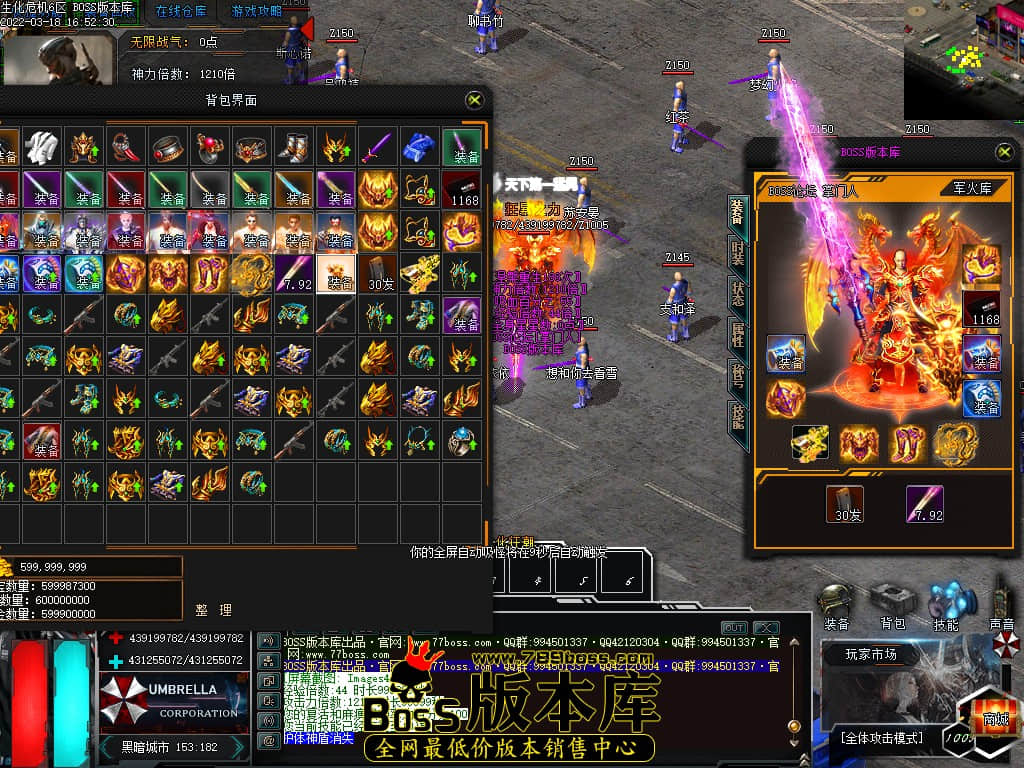
Task: Switch to the 状态 status tab
Action: coord(737,294)
